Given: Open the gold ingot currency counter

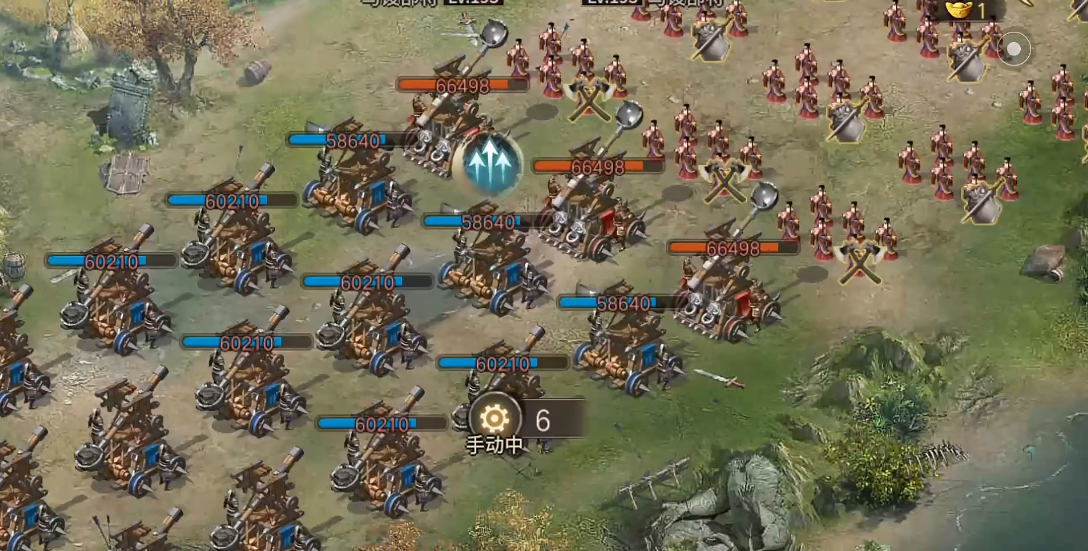Looking at the screenshot, I should (x=966, y=11).
